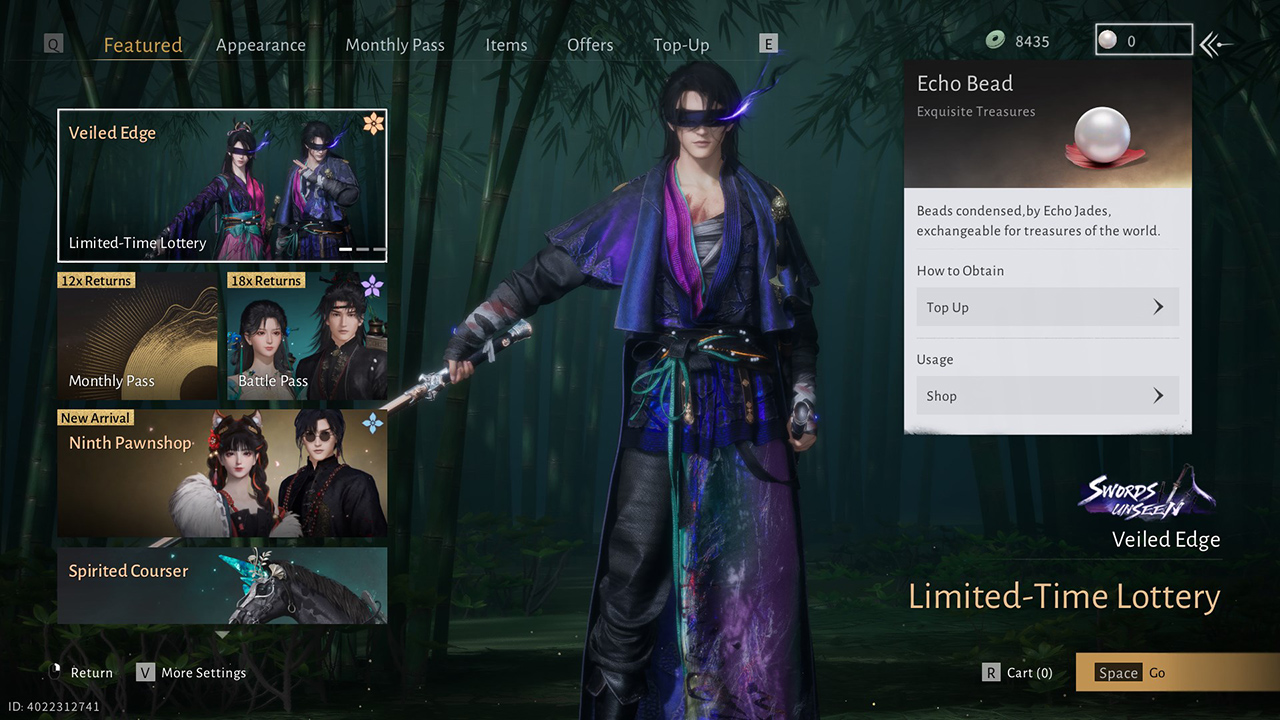The width and height of the screenshot is (1280, 720).
Task: Go to the Items tab
Action: [x=506, y=45]
